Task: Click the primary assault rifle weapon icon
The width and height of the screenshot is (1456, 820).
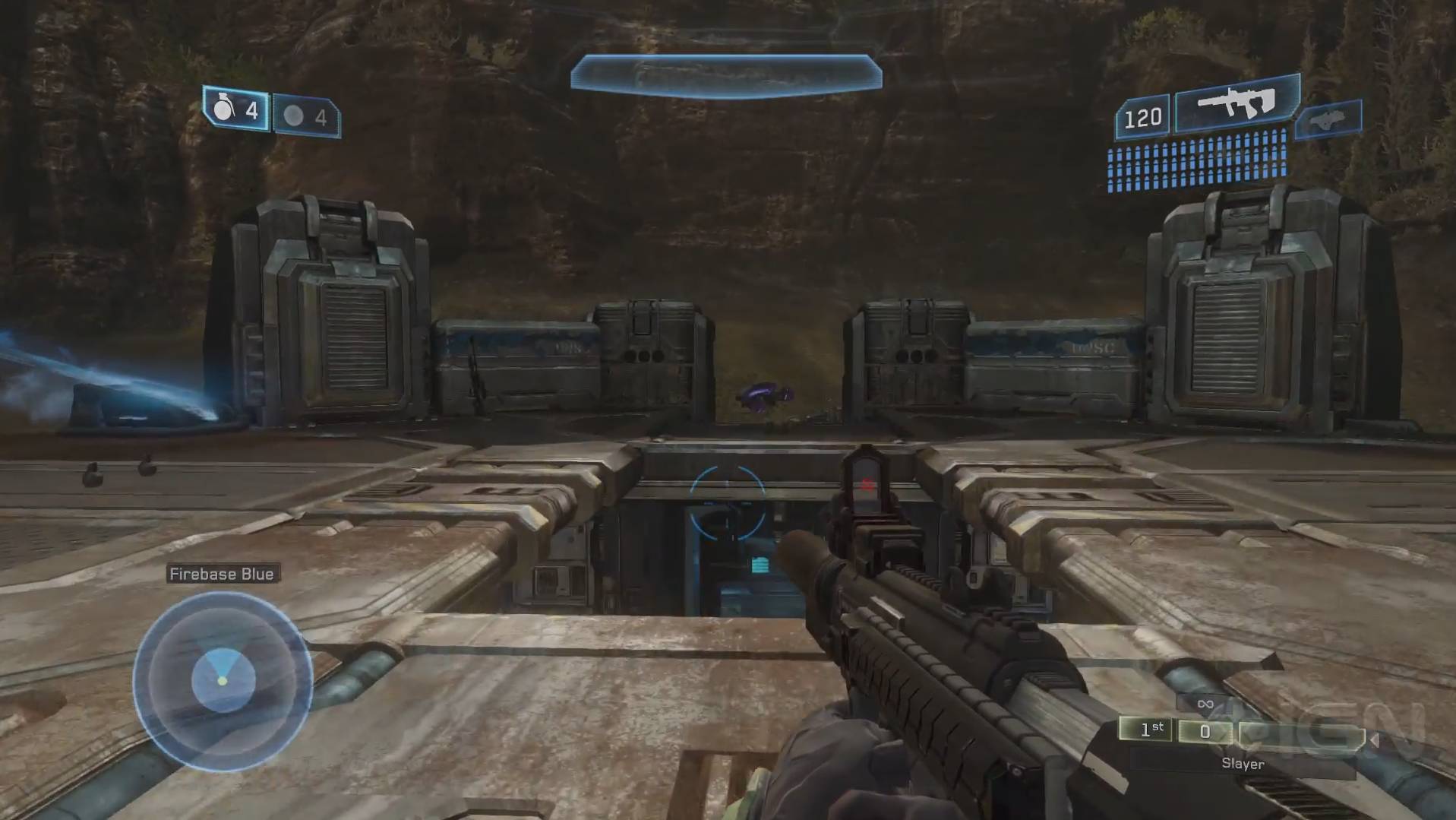Action: click(1236, 103)
